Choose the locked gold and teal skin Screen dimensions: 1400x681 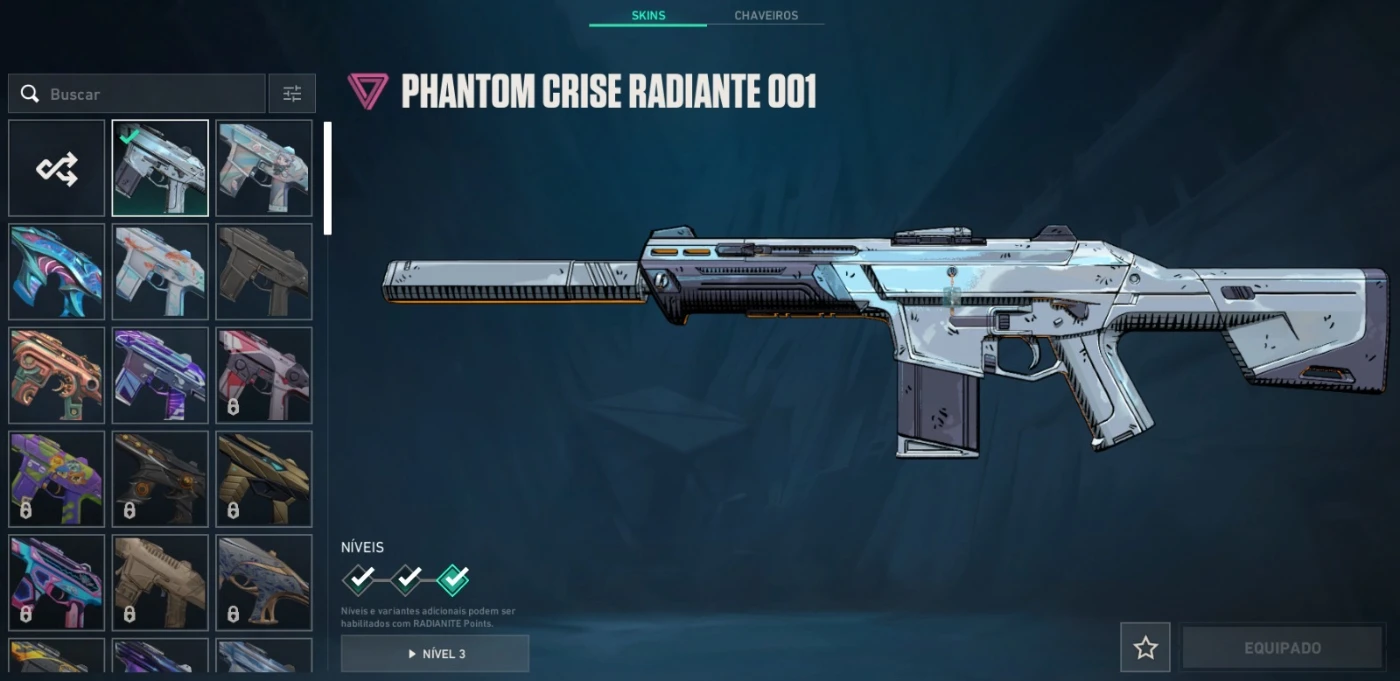[x=264, y=479]
